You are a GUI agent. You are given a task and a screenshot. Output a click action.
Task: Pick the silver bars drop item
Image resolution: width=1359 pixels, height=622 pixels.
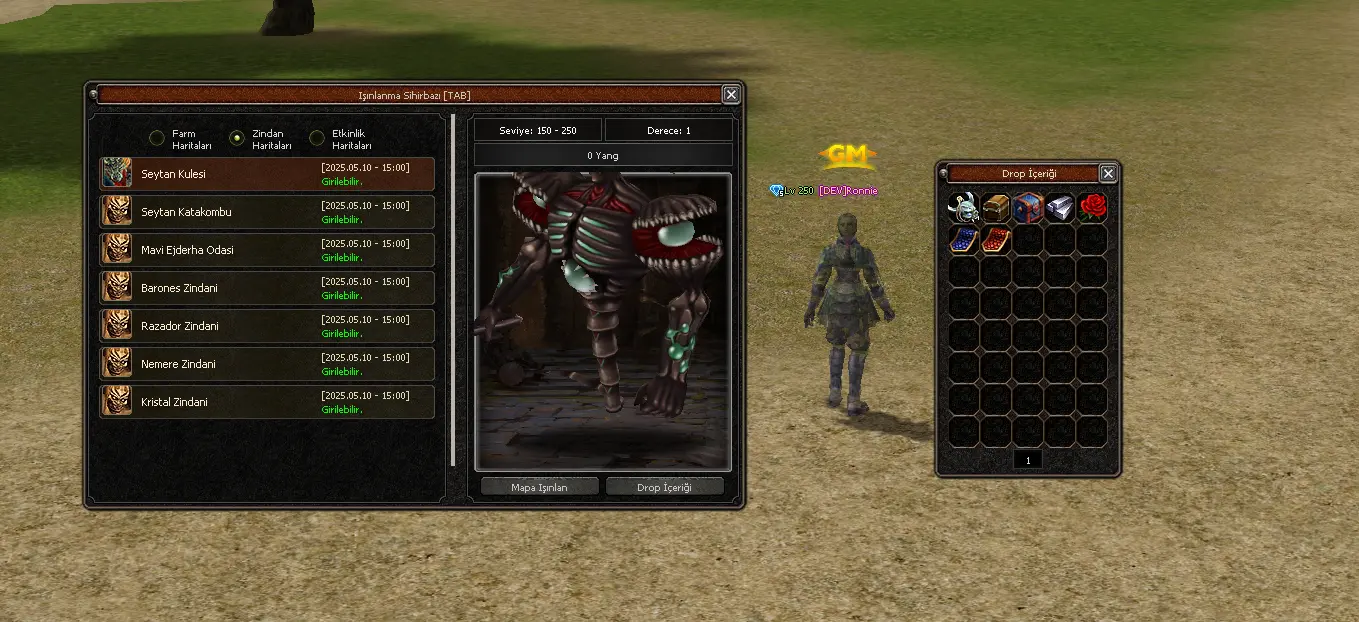click(1060, 208)
